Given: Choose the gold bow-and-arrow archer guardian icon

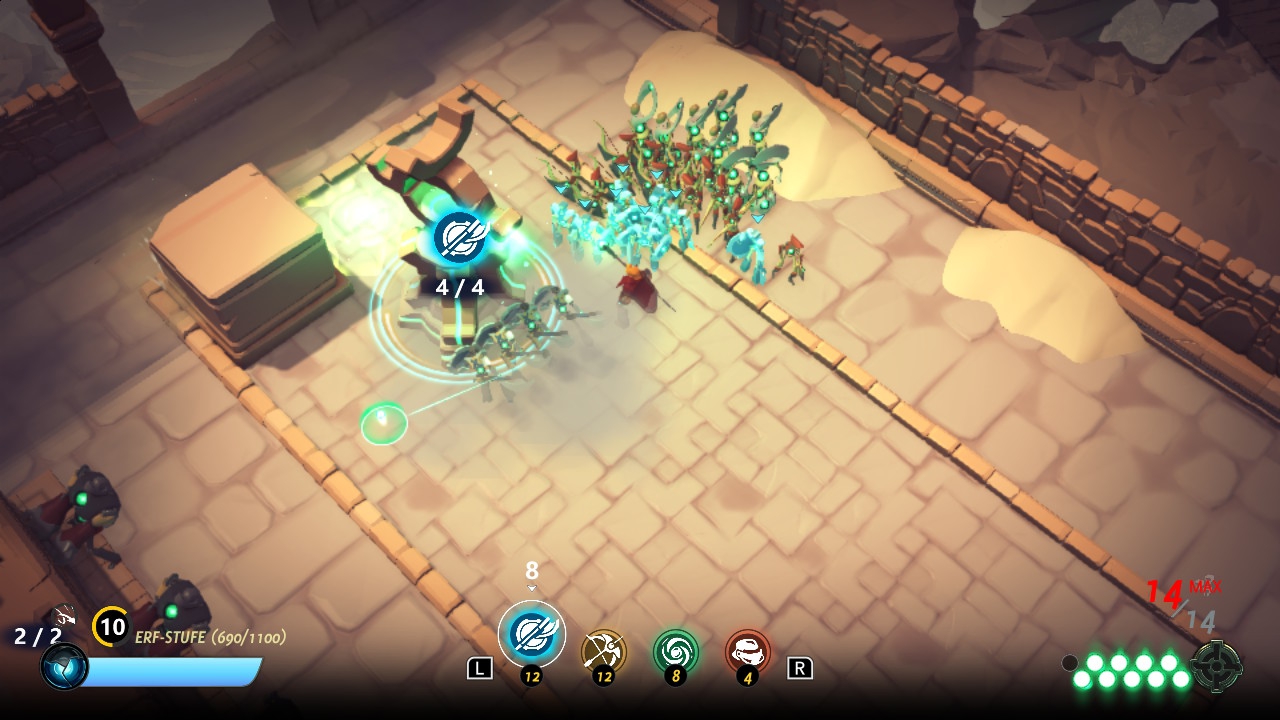Looking at the screenshot, I should click(x=604, y=652).
